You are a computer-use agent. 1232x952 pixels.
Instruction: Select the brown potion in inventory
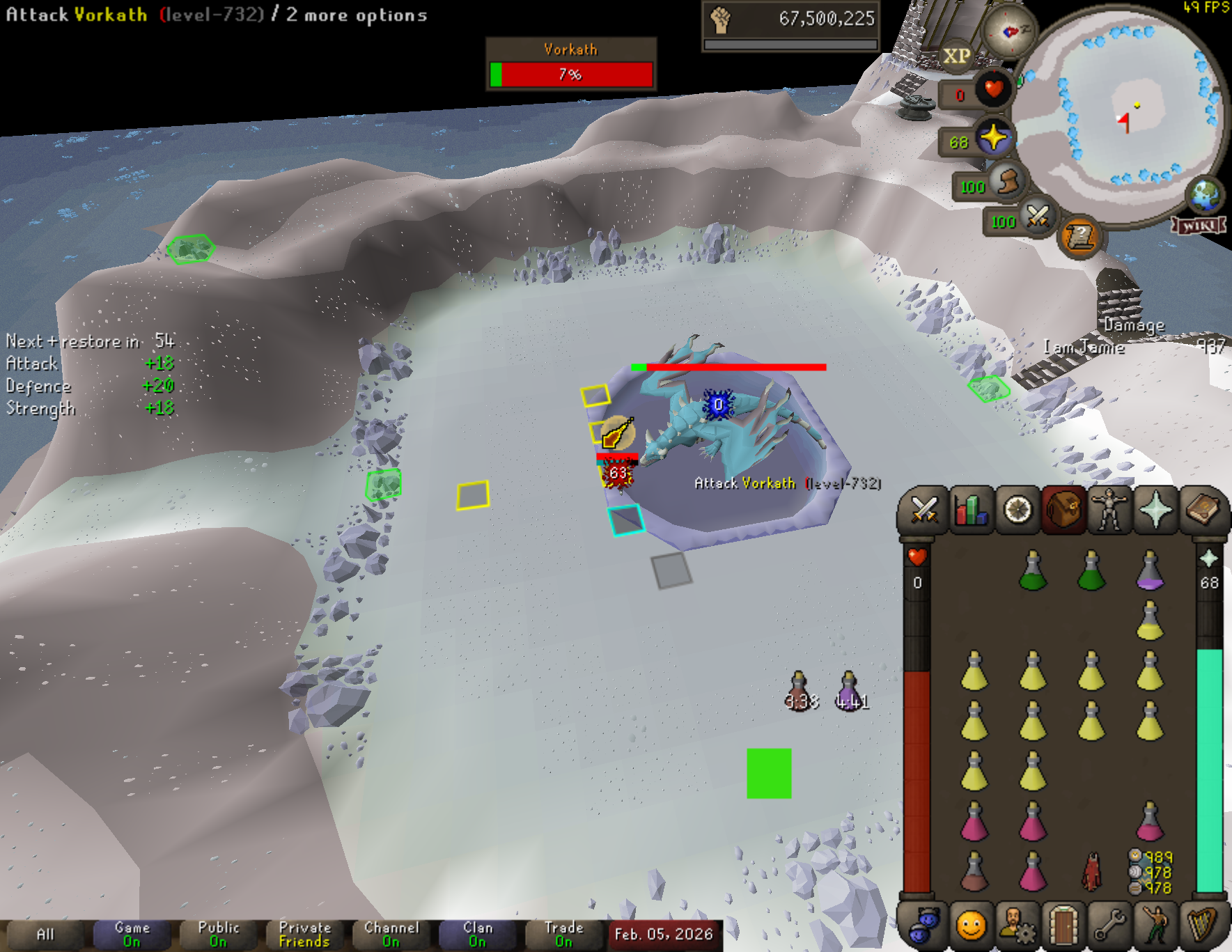click(974, 872)
